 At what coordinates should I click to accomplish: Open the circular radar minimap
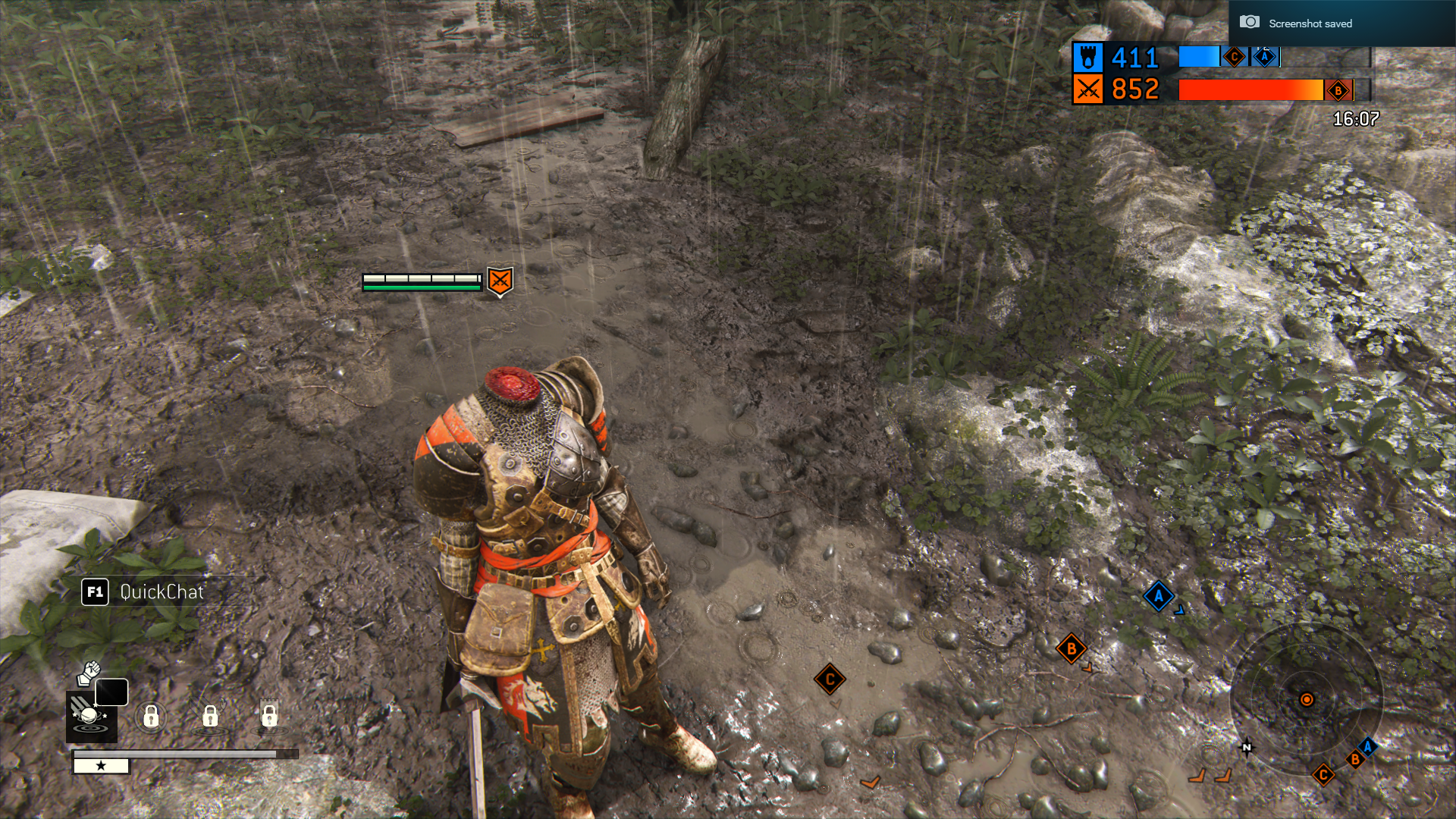pos(1306,699)
